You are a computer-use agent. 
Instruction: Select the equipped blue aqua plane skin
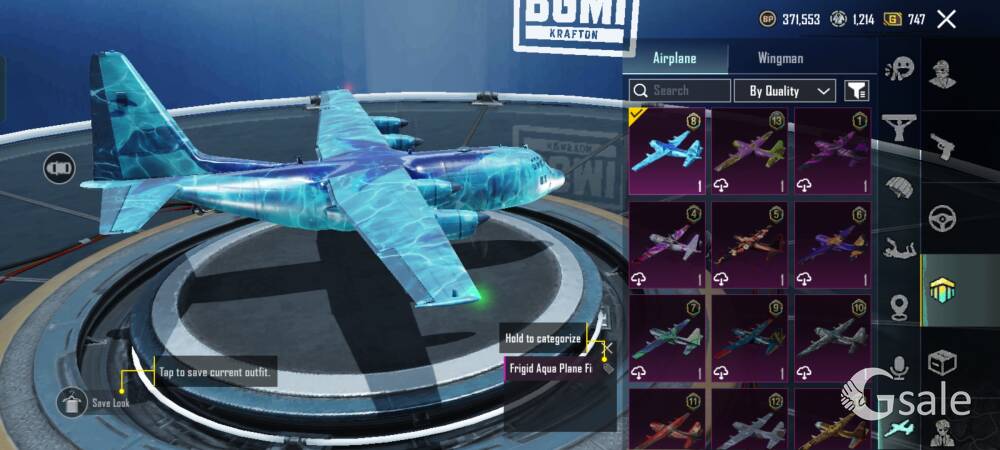pos(667,152)
